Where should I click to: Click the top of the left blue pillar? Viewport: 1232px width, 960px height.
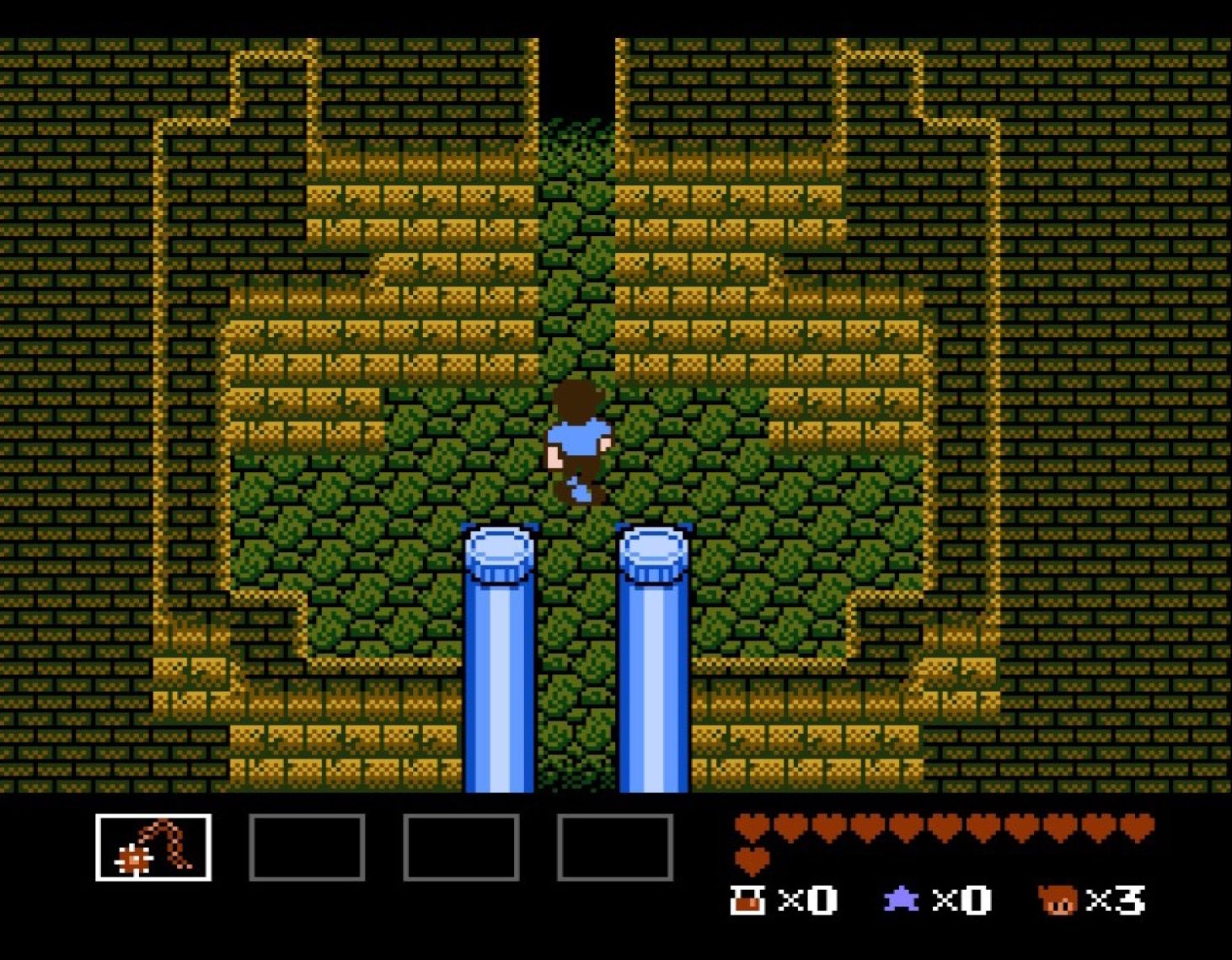(x=501, y=550)
